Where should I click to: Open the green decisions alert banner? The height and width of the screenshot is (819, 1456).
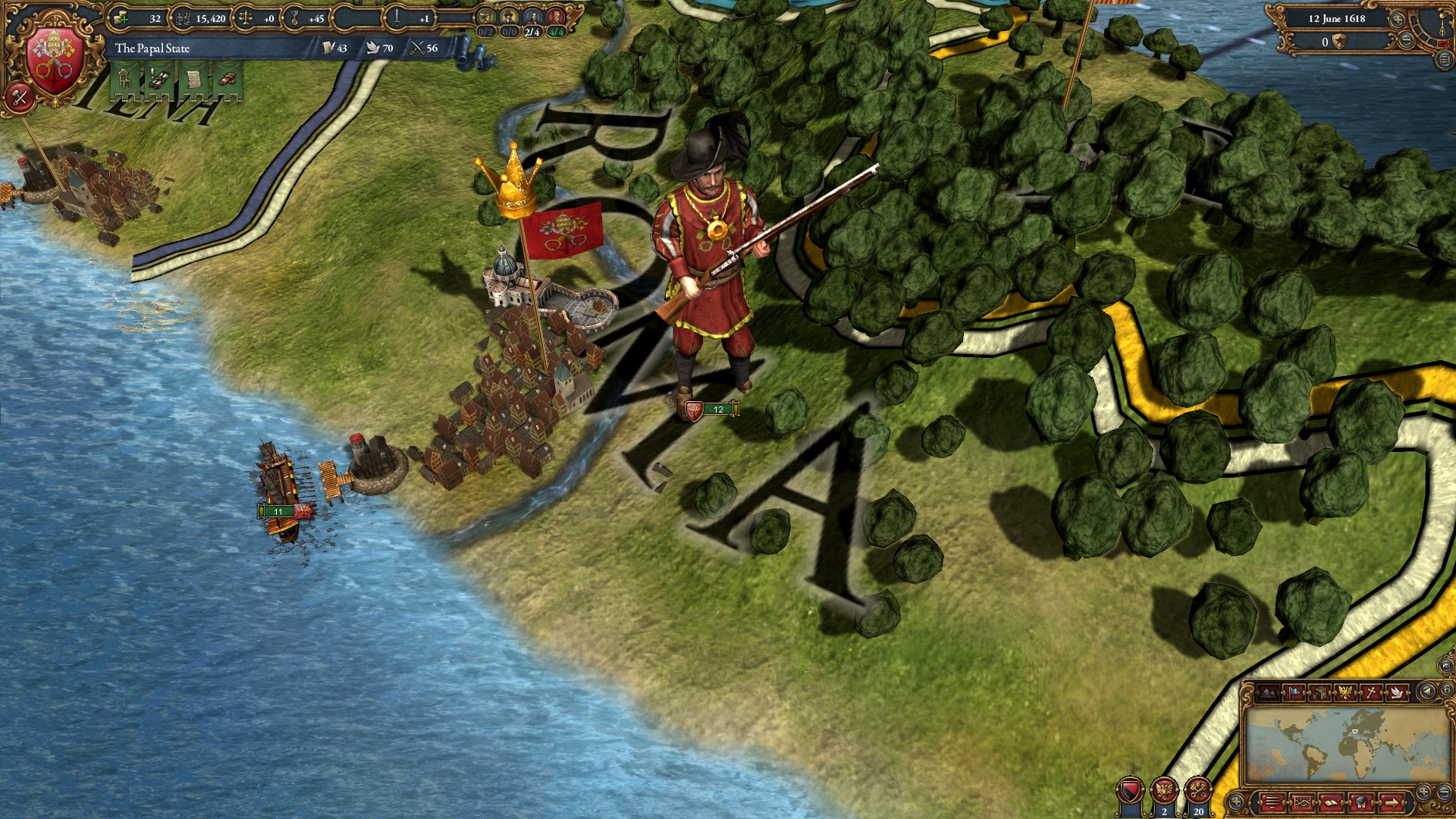(x=193, y=79)
